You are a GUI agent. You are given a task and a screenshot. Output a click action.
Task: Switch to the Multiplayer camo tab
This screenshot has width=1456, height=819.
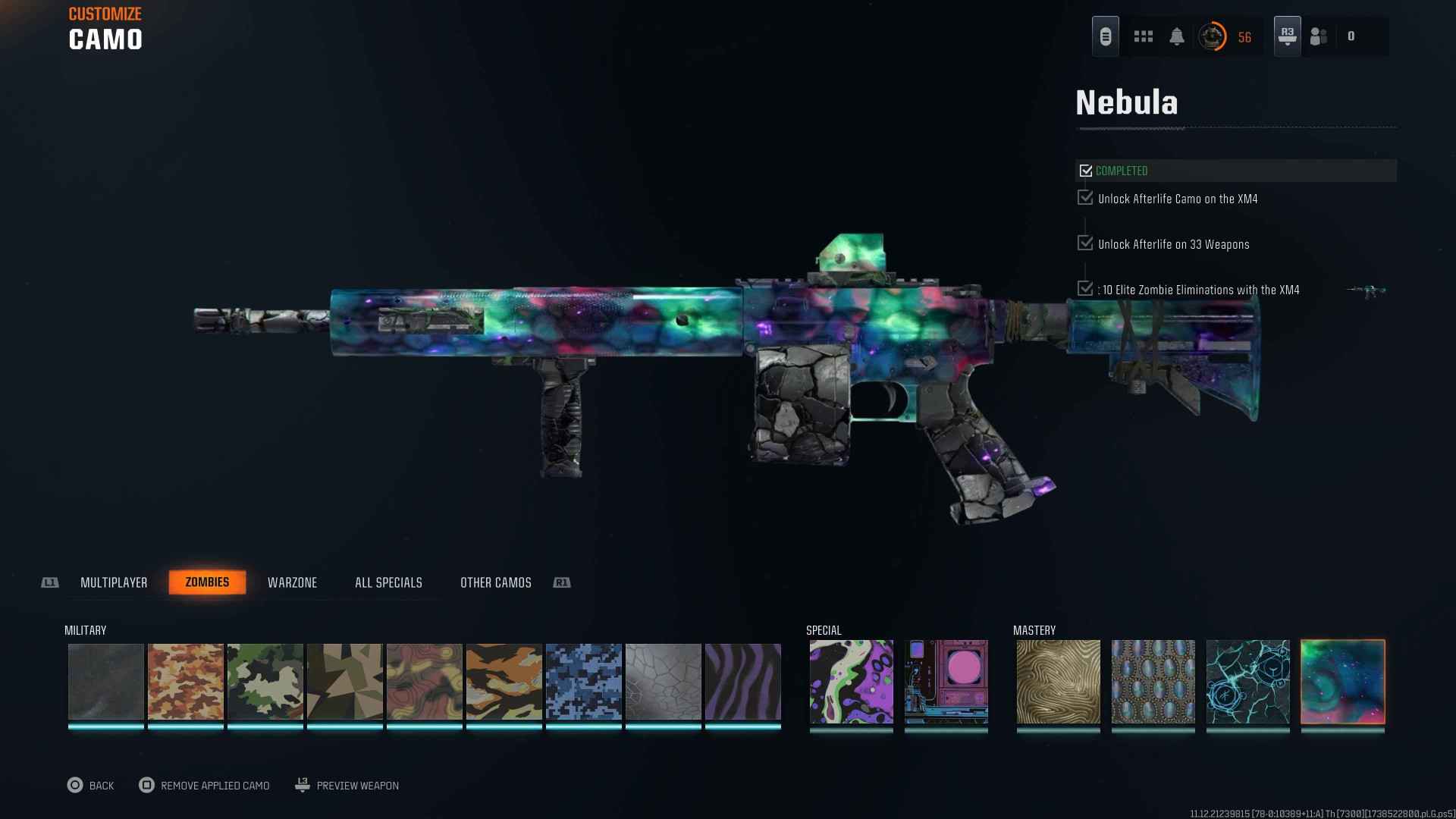point(114,582)
